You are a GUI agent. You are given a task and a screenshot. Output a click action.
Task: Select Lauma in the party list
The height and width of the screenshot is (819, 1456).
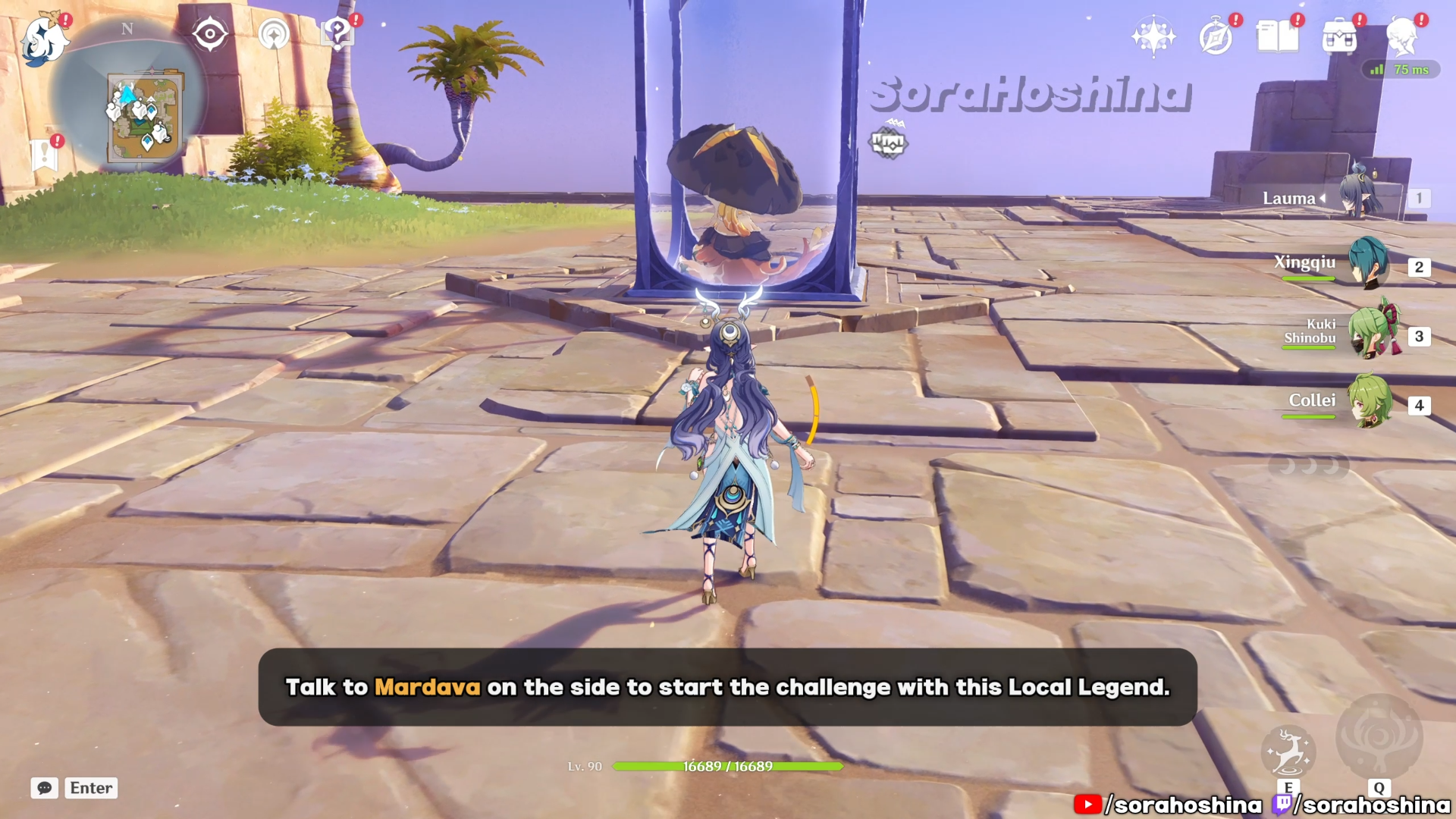tap(1357, 198)
